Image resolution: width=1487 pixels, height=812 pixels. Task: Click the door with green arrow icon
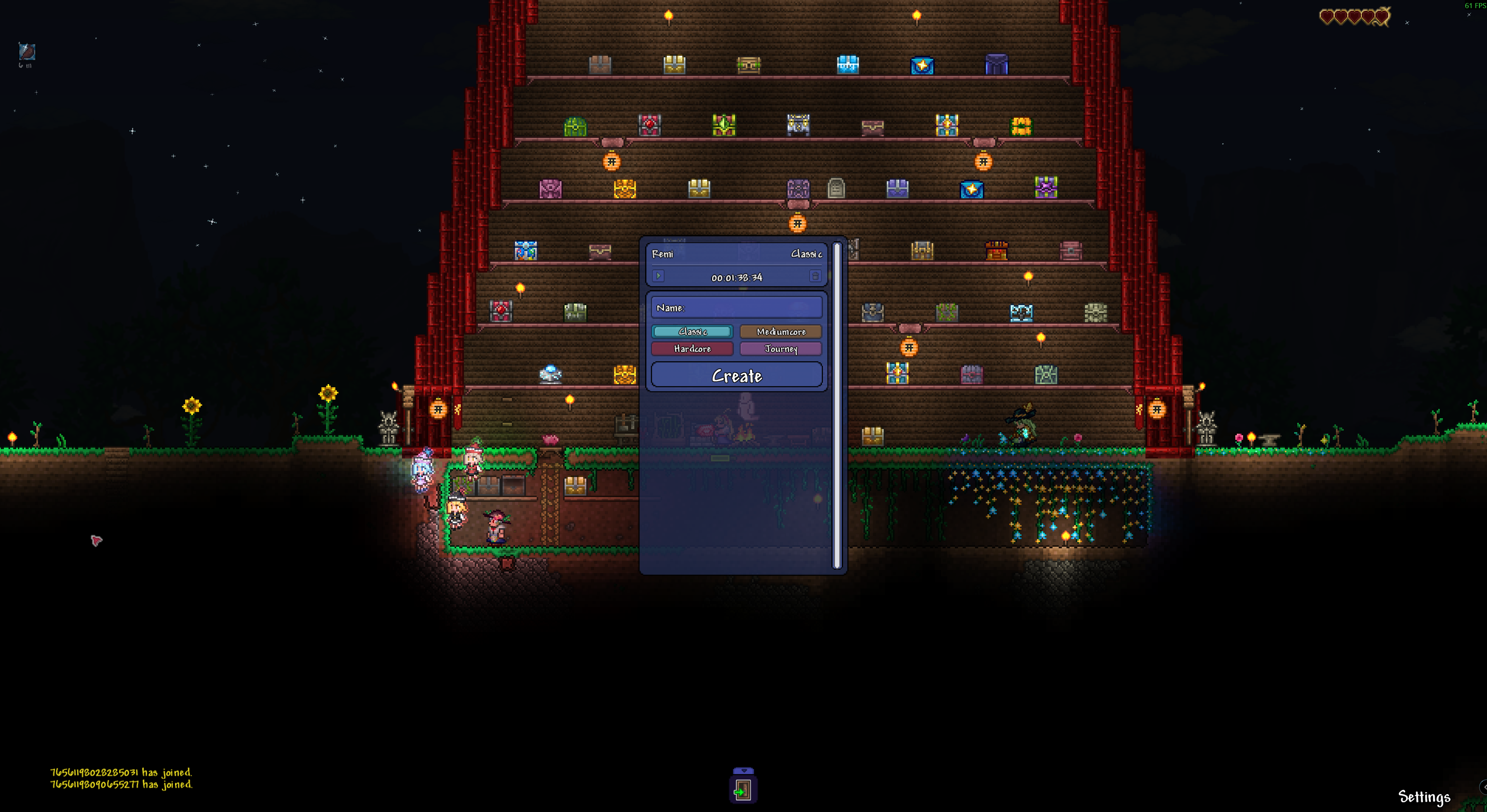[743, 791]
